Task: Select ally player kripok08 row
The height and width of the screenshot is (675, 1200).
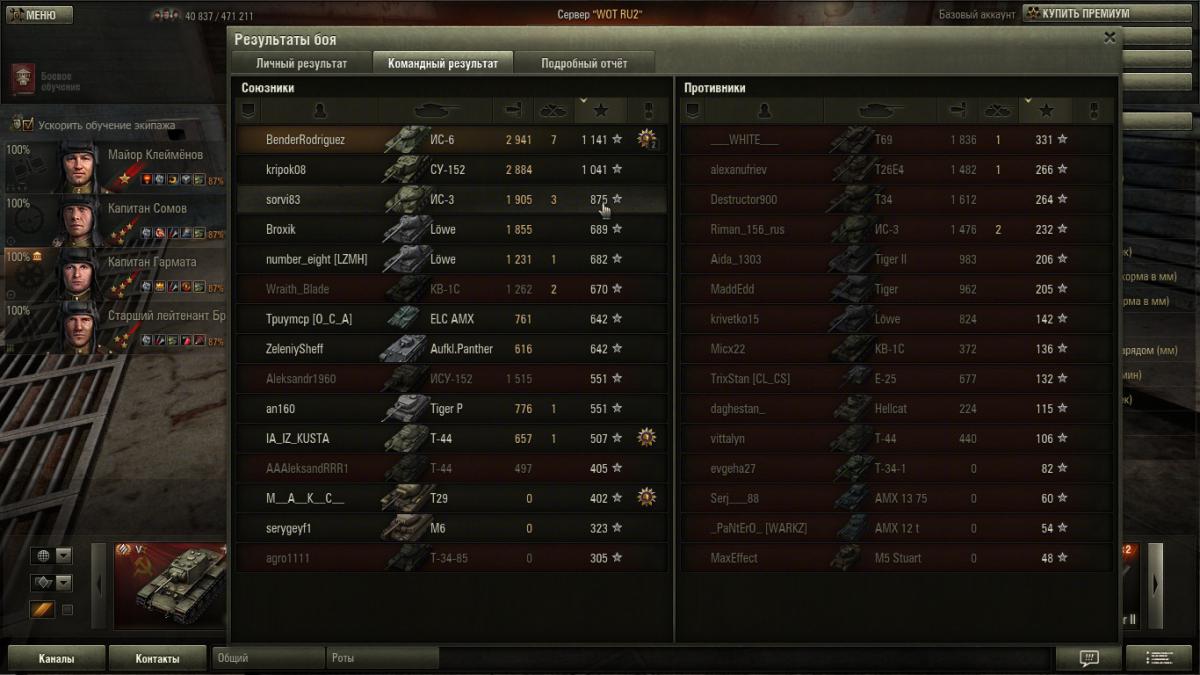Action: pos(450,170)
